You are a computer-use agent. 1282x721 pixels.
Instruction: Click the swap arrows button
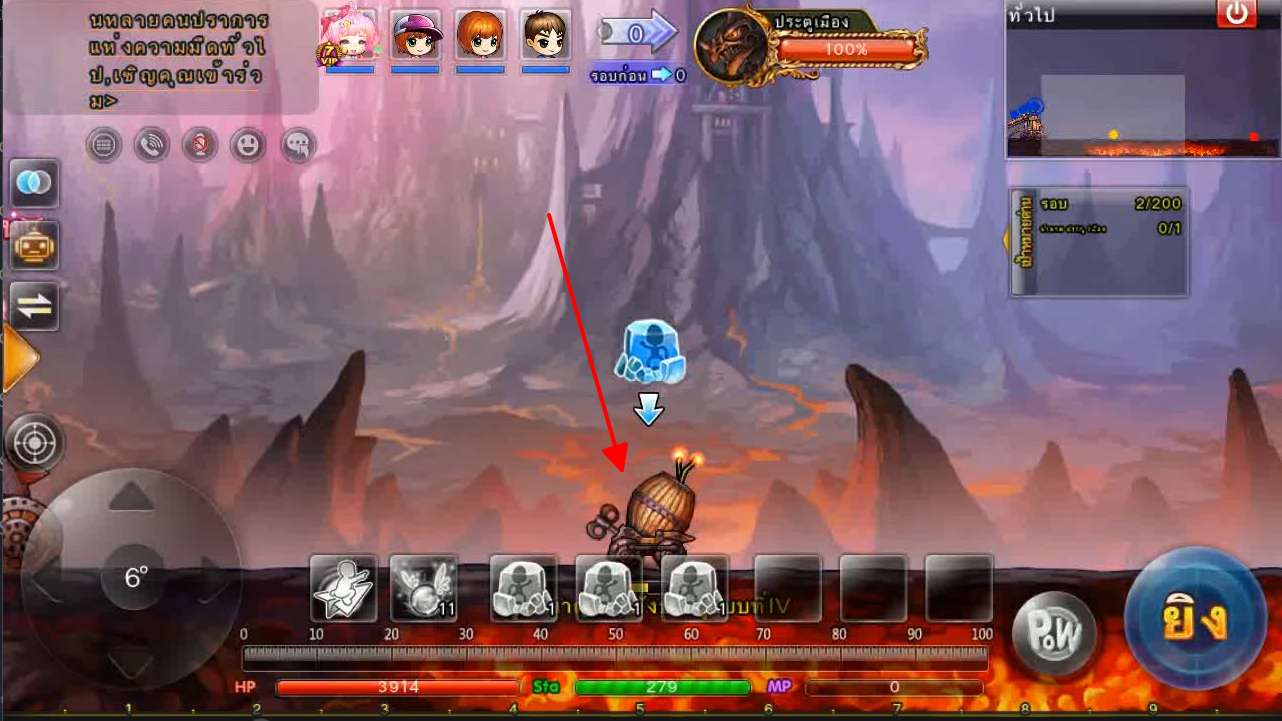pos(34,307)
